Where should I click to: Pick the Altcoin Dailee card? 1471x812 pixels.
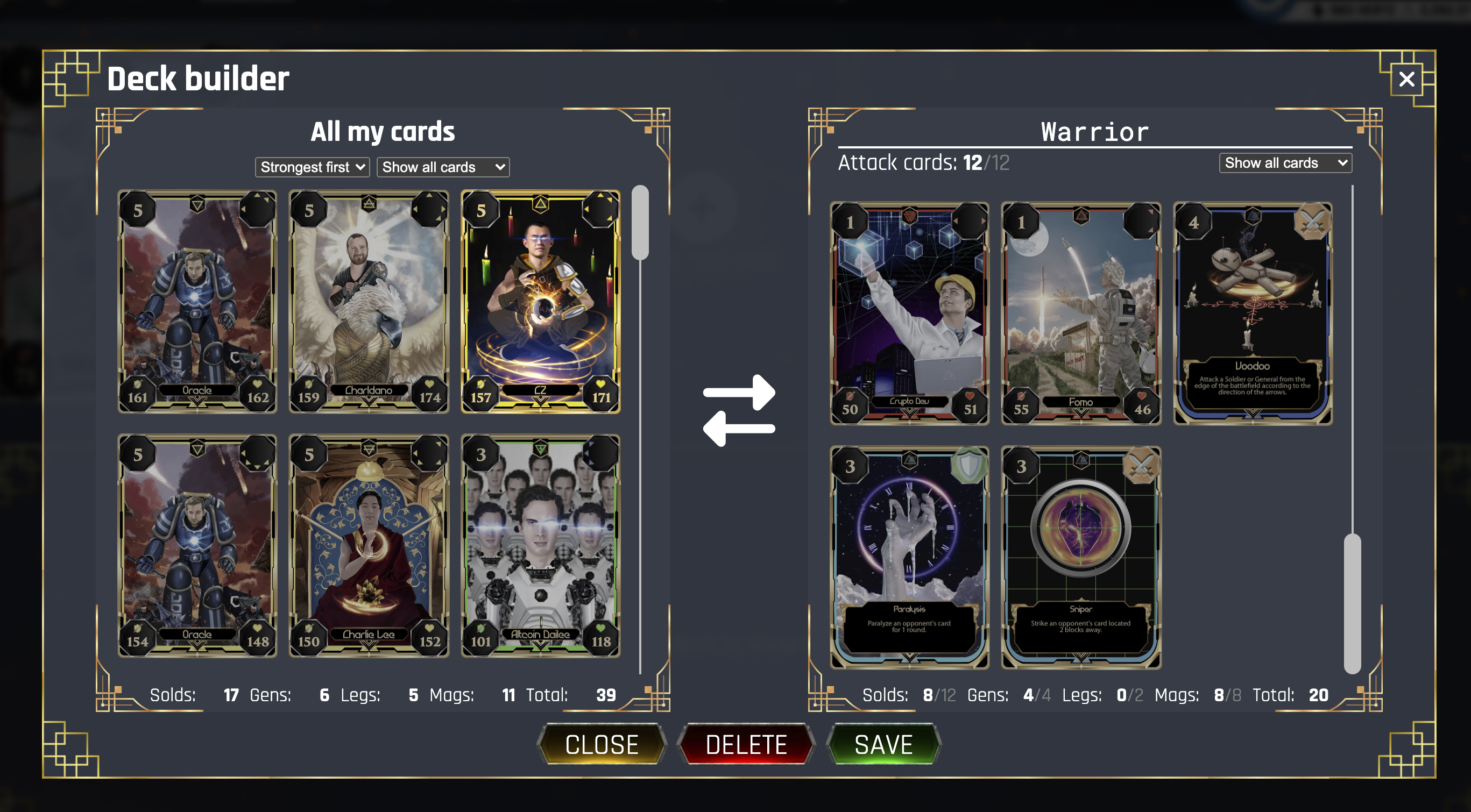coord(540,546)
